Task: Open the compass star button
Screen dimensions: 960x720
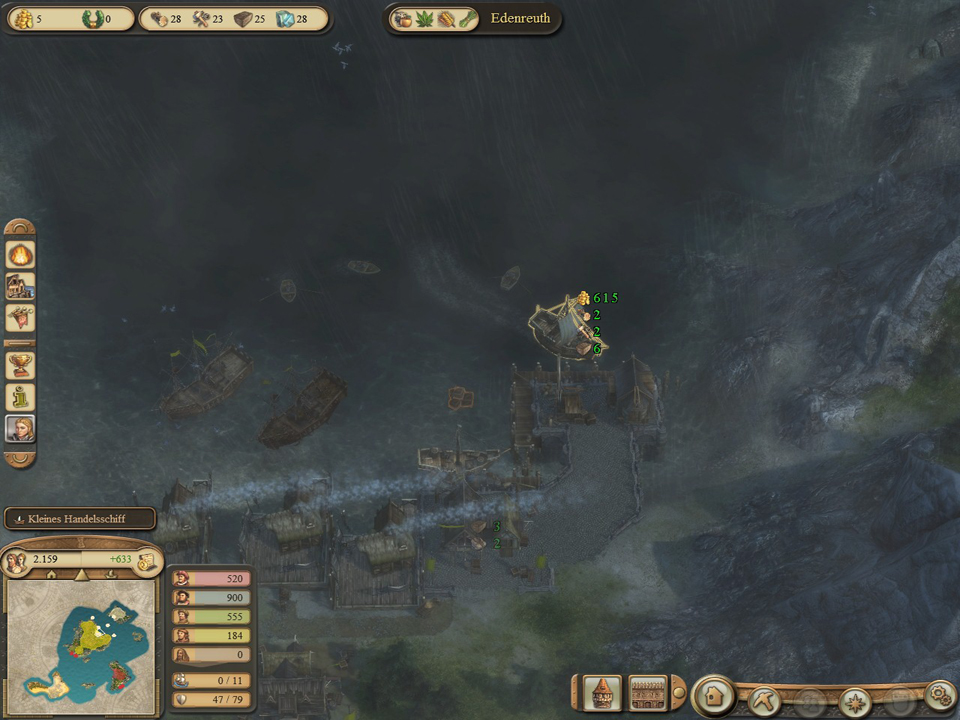Action: 855,700
